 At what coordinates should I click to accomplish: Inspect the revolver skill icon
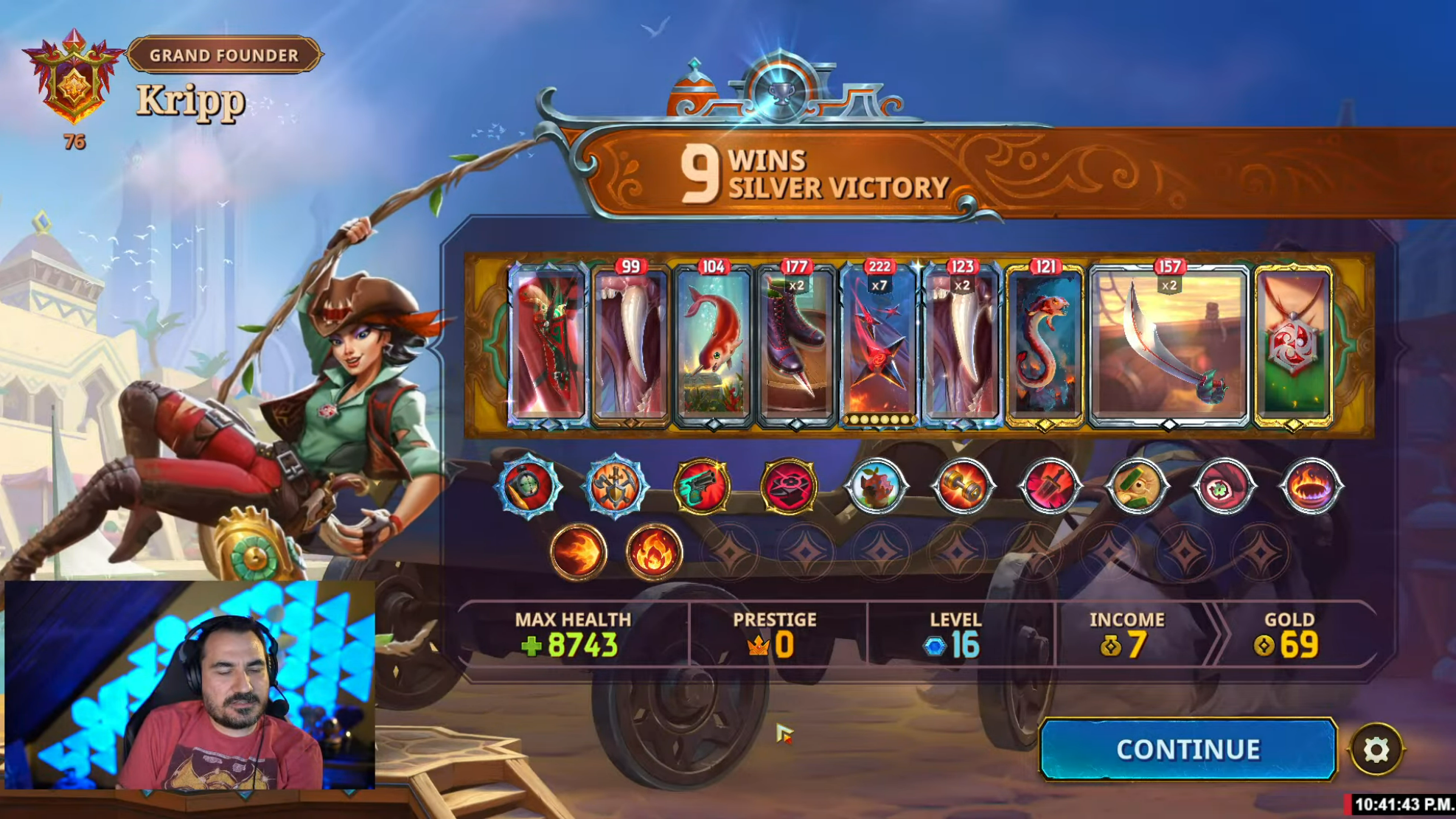[701, 486]
